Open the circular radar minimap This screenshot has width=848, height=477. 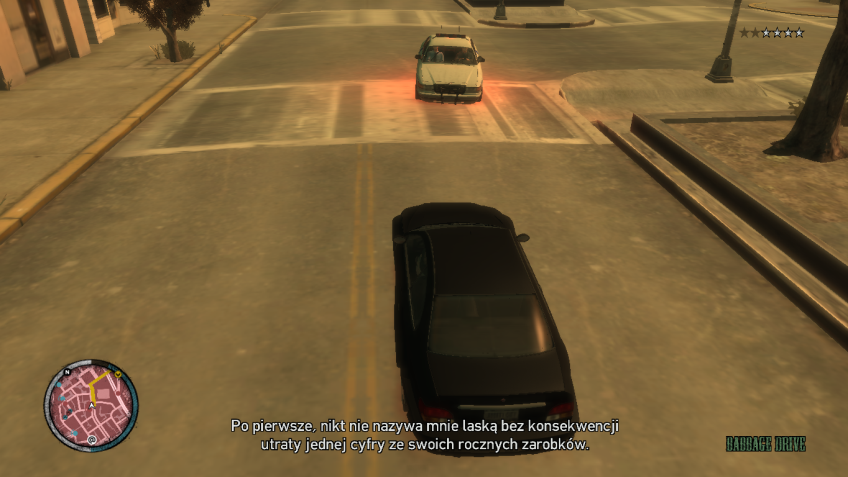(x=91, y=407)
